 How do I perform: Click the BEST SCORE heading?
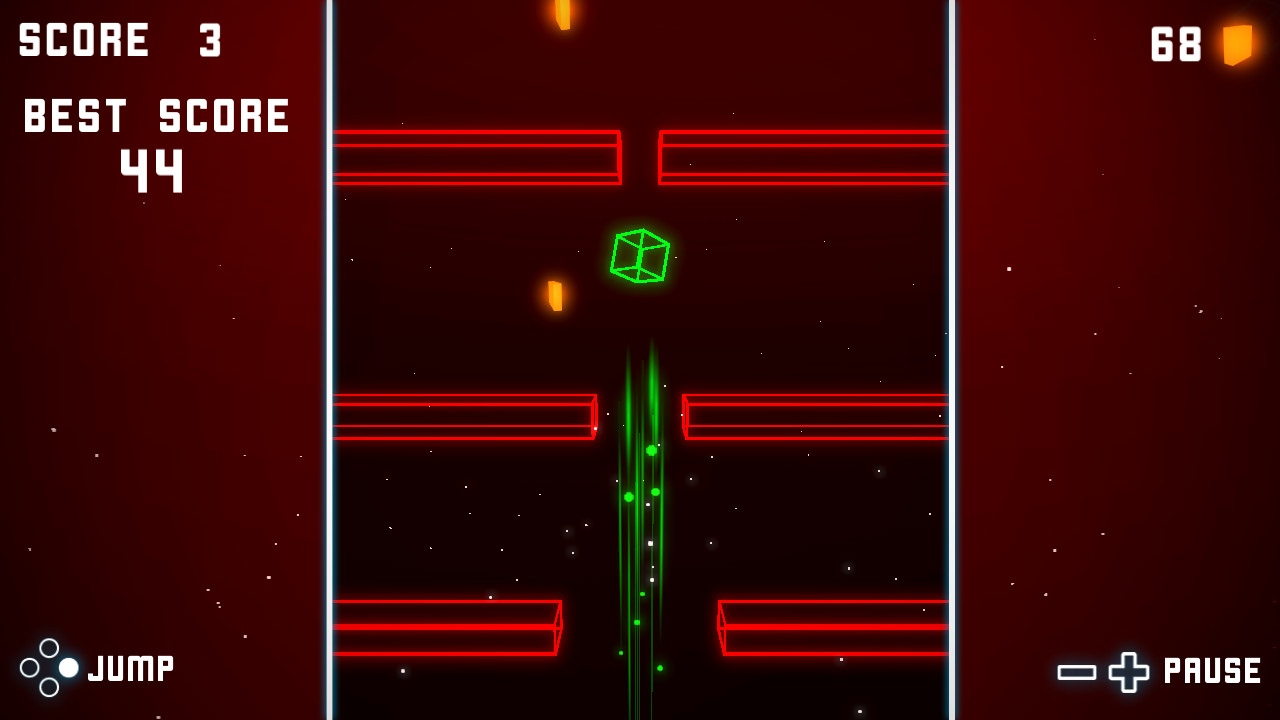(155, 115)
